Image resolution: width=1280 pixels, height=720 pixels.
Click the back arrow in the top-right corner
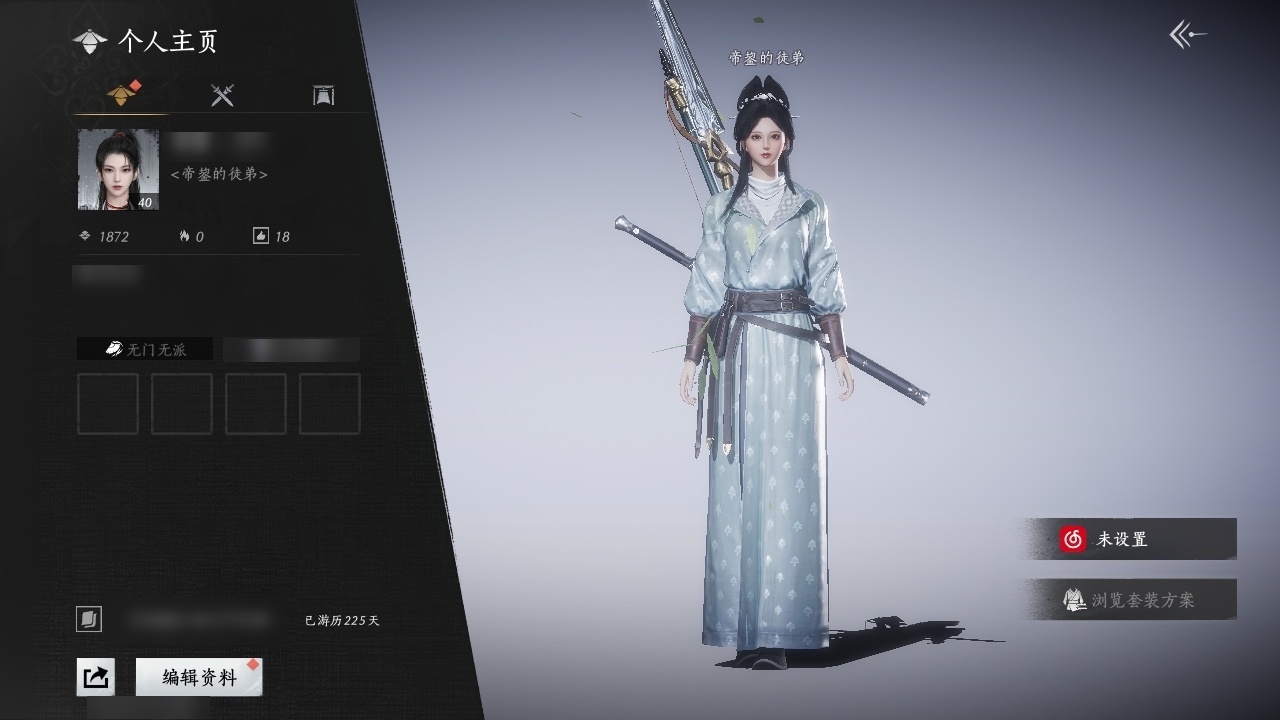[x=1187, y=36]
